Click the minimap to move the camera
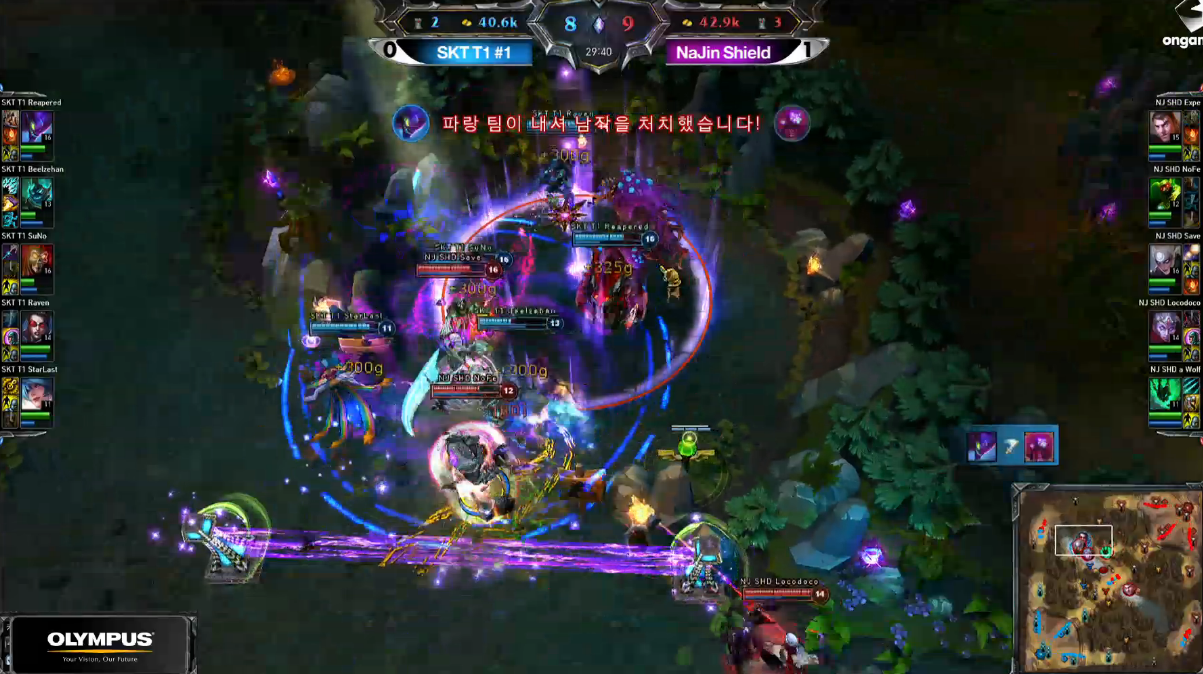This screenshot has width=1203, height=674. [1107, 578]
